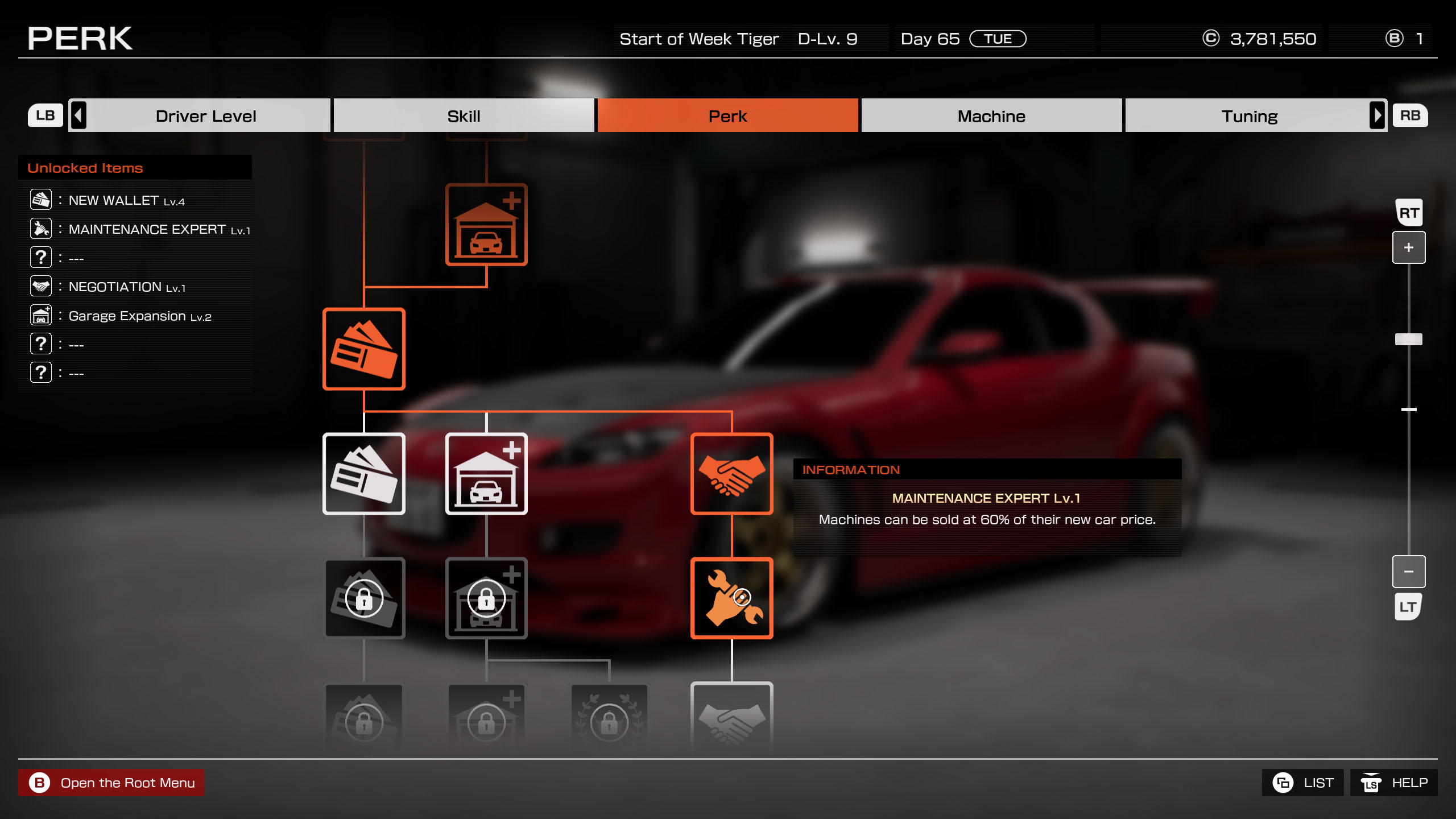1456x819 pixels.
Task: Open the HELP screen
Action: 1393,783
